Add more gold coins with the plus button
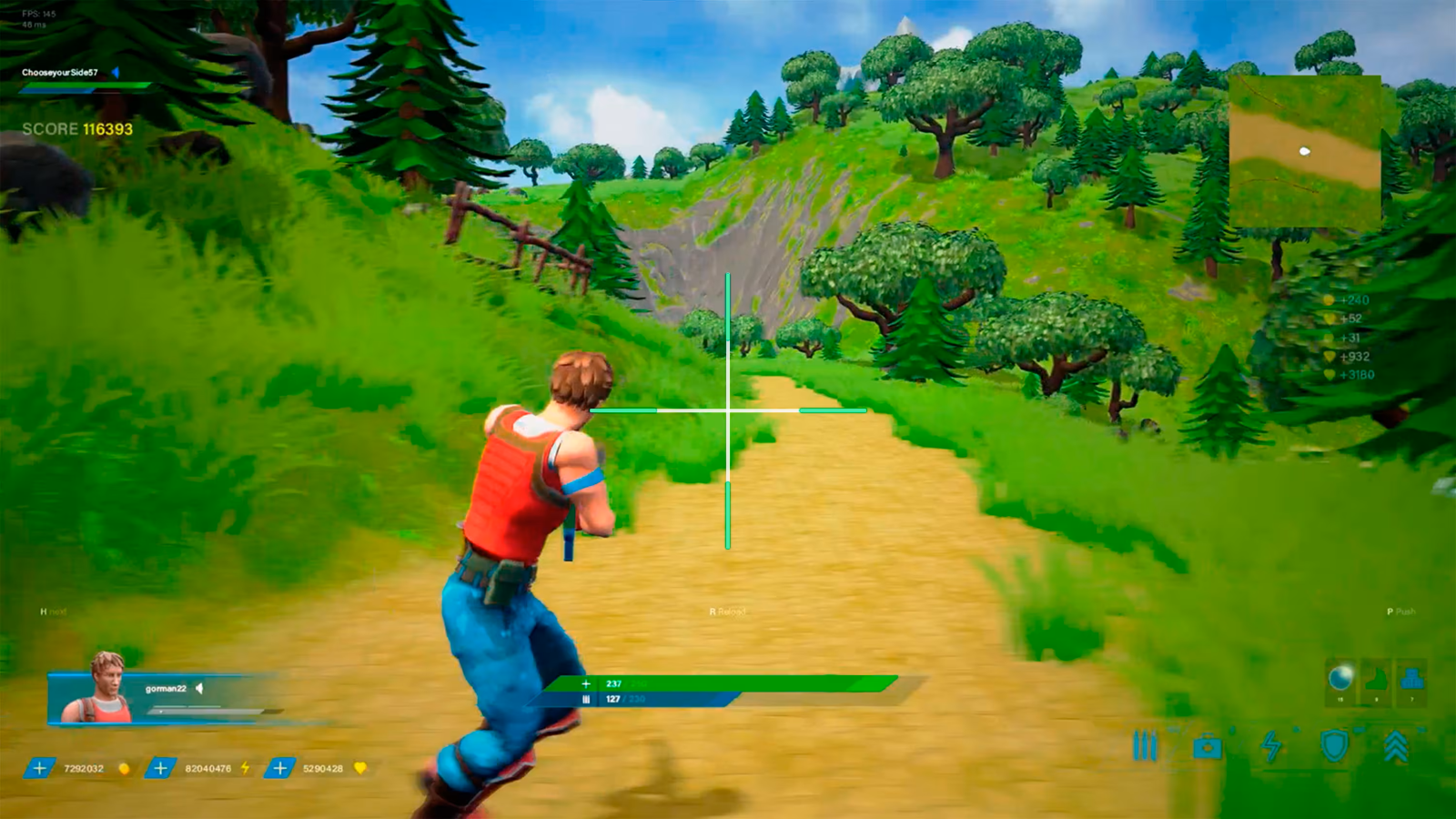The height and width of the screenshot is (819, 1456). (x=39, y=768)
